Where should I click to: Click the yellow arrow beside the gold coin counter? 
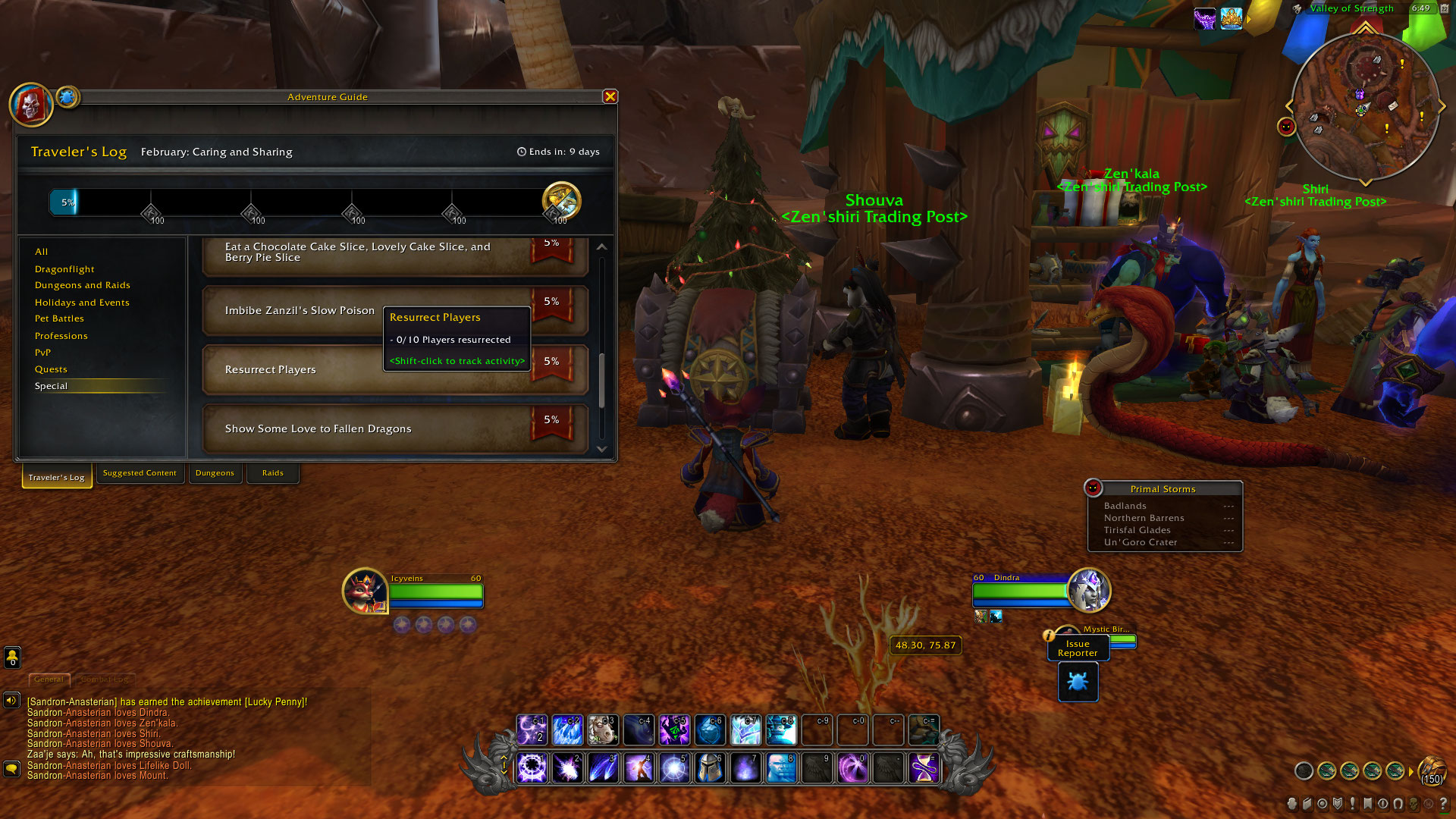1411,771
